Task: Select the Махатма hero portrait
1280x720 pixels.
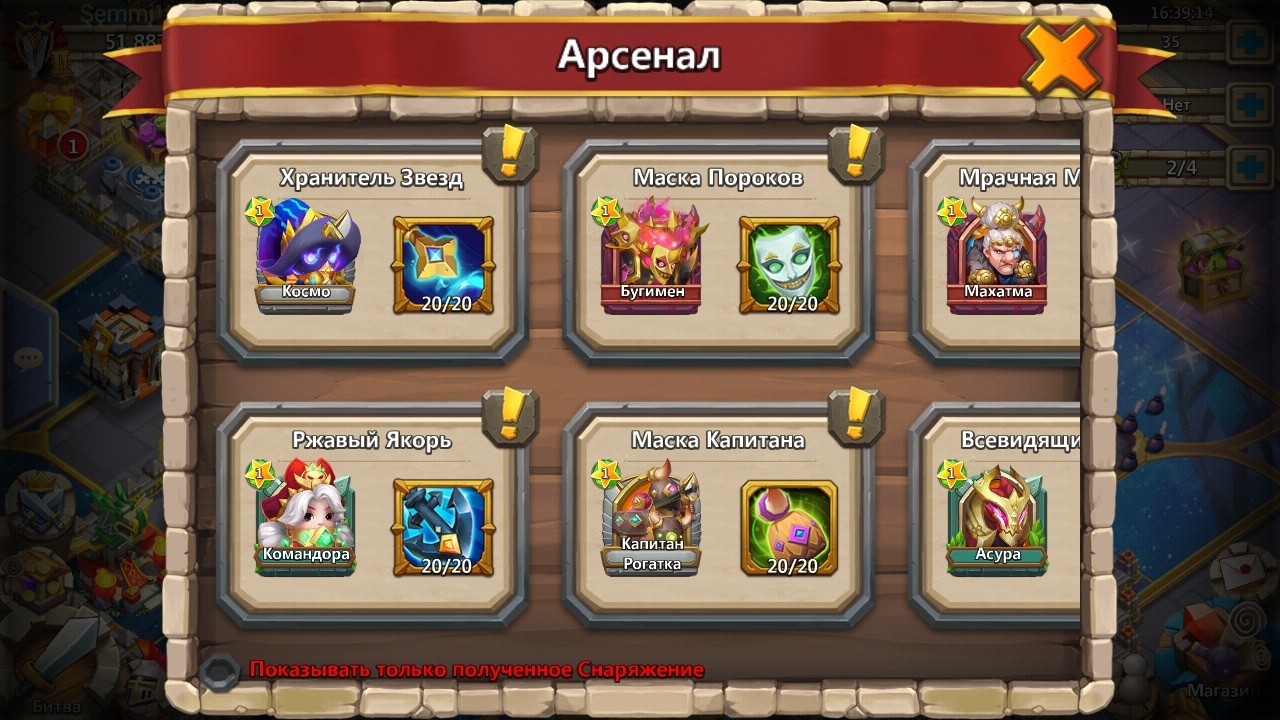Action: click(x=998, y=255)
